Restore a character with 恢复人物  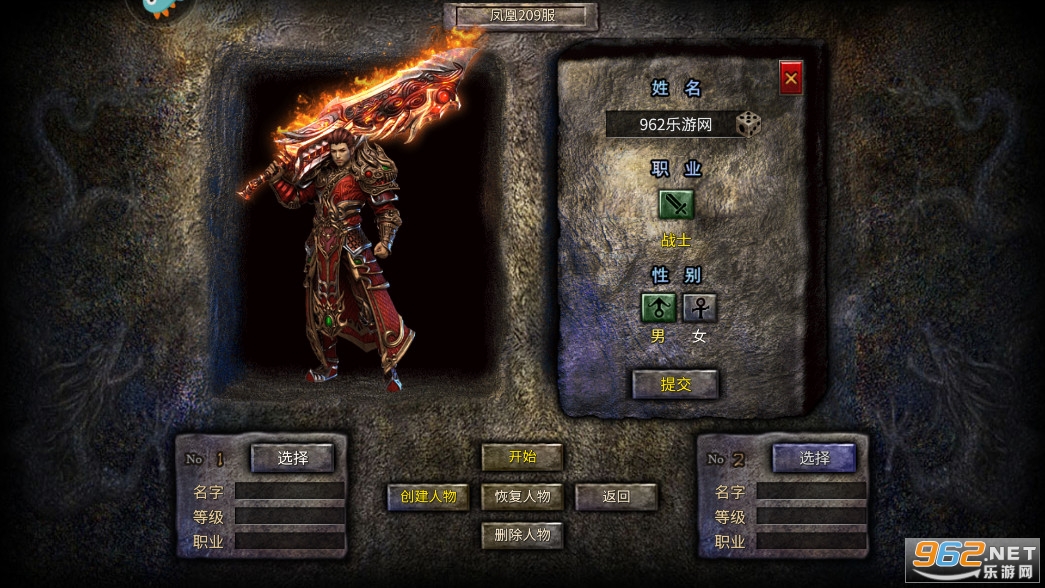click(x=522, y=496)
